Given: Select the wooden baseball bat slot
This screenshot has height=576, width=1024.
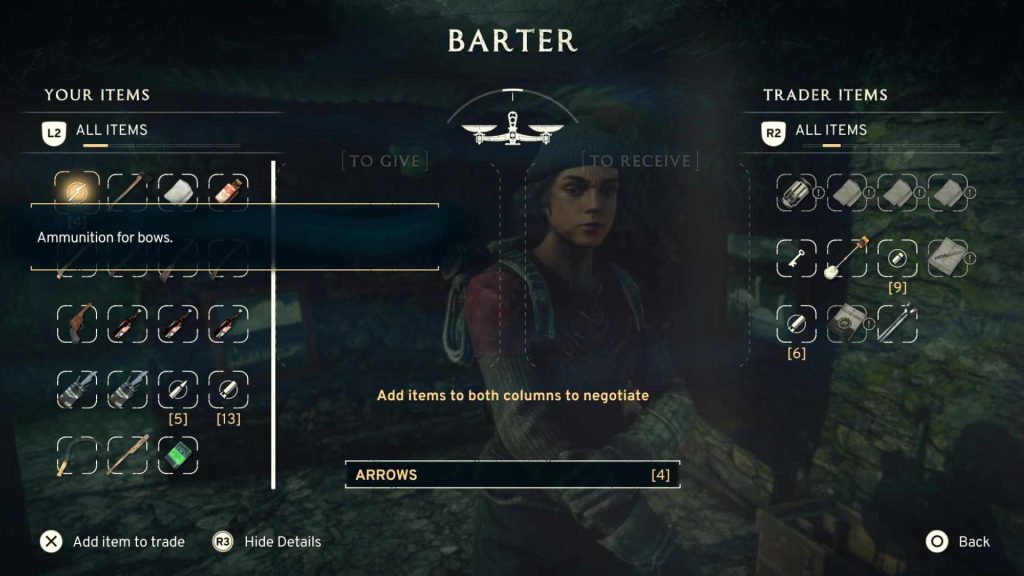Looking at the screenshot, I should (x=127, y=456).
